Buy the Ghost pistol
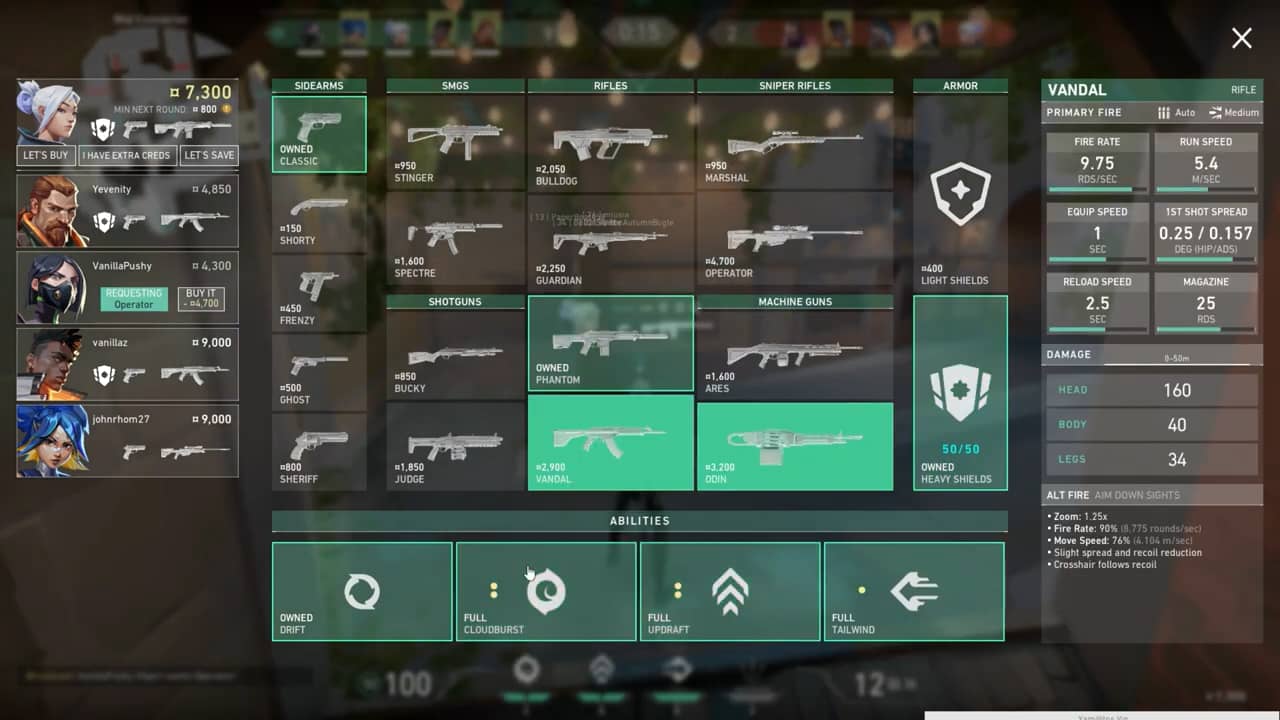 pyautogui.click(x=319, y=372)
